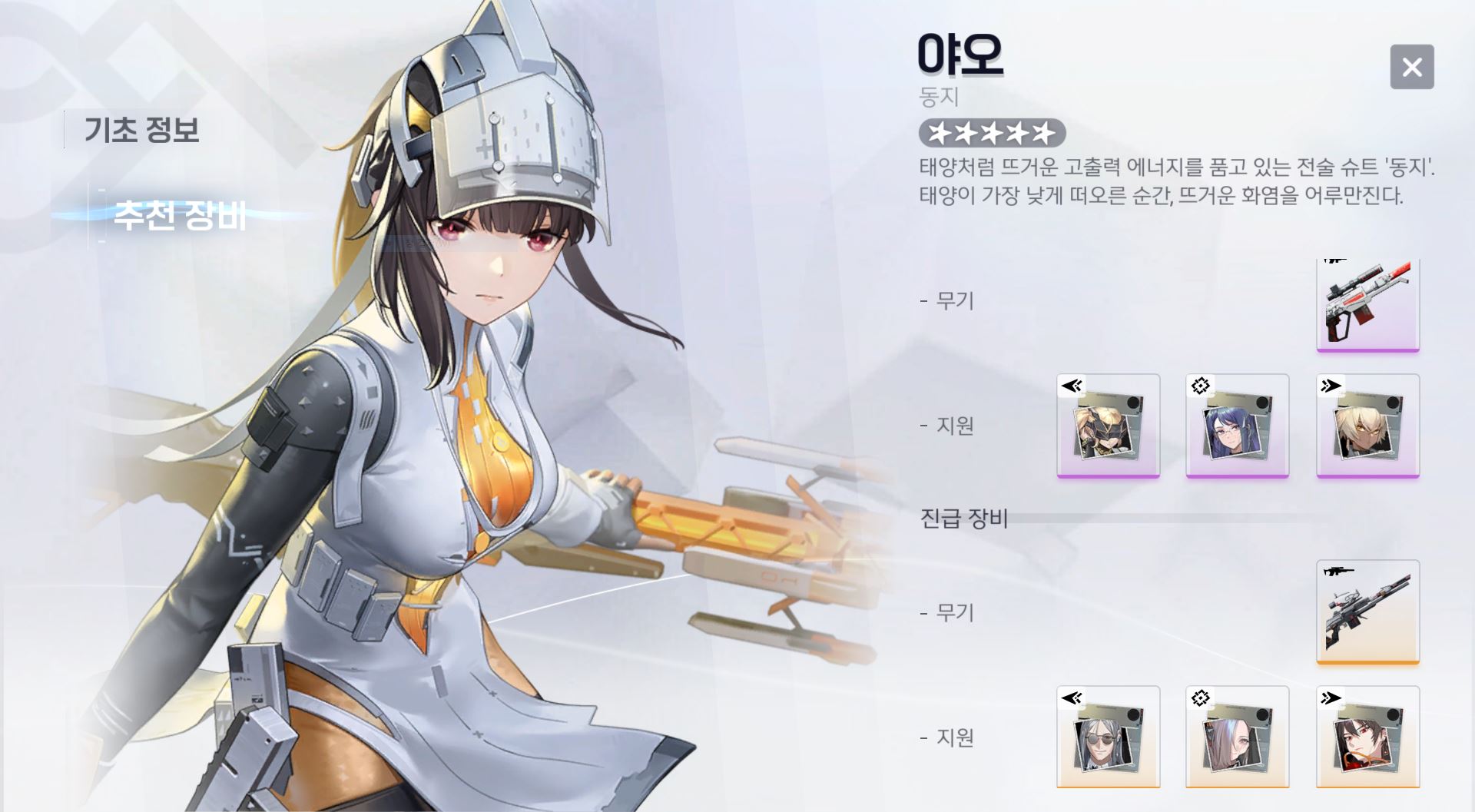Open the purple recommended sniper rifle slot
1475x812 pixels.
pos(1367,304)
